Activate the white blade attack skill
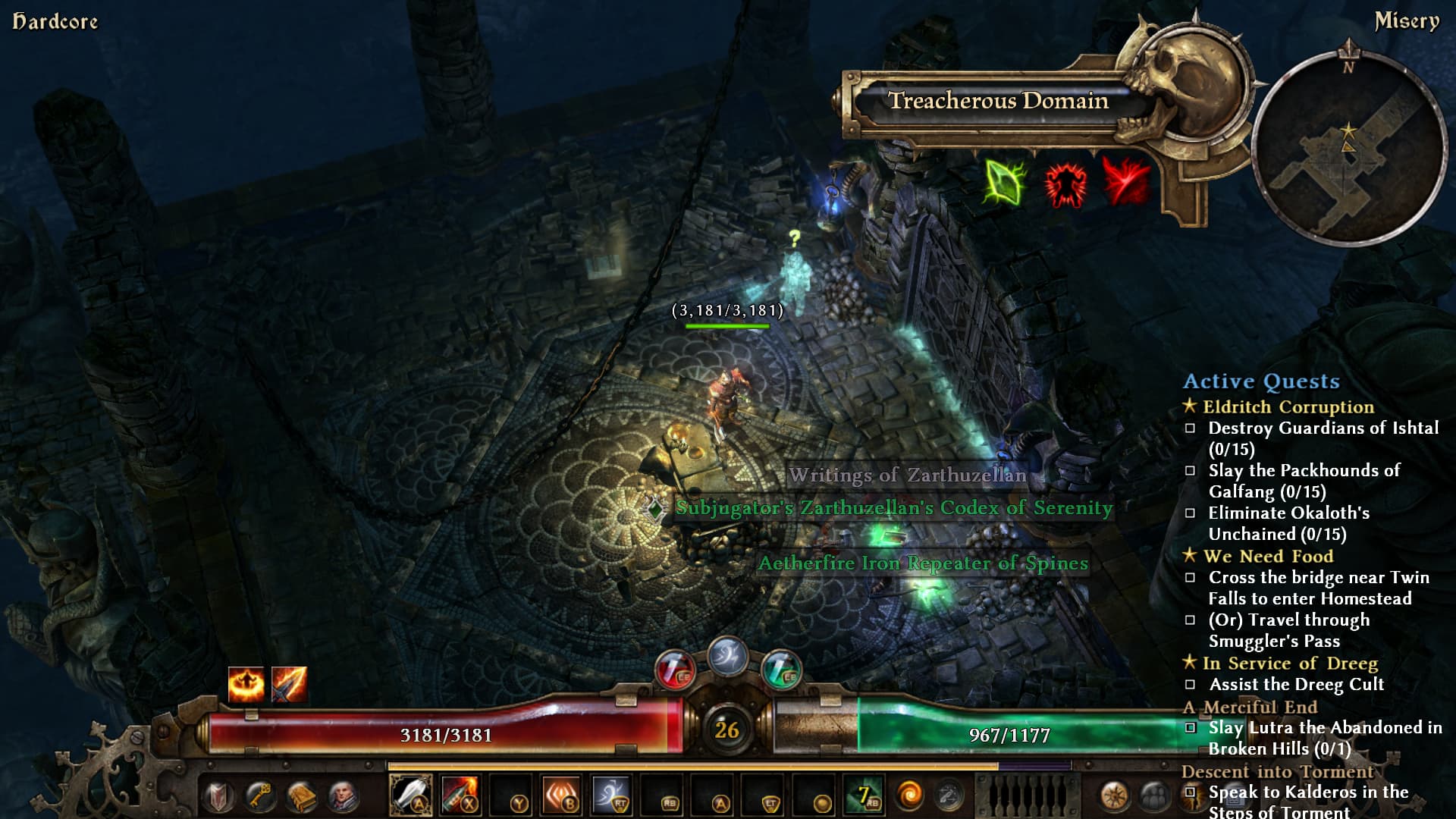This screenshot has width=1456, height=819. pyautogui.click(x=410, y=795)
